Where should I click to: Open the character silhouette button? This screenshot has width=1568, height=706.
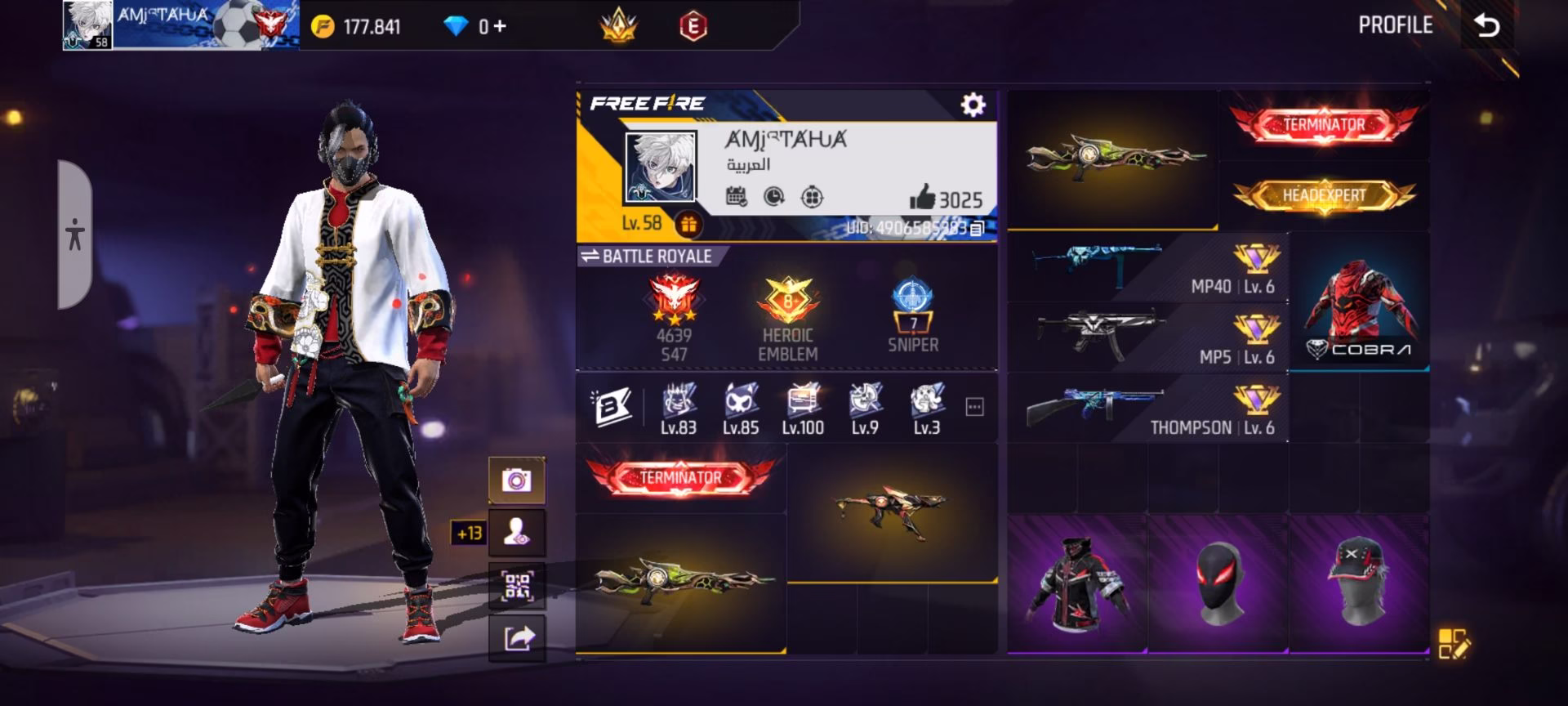(516, 533)
